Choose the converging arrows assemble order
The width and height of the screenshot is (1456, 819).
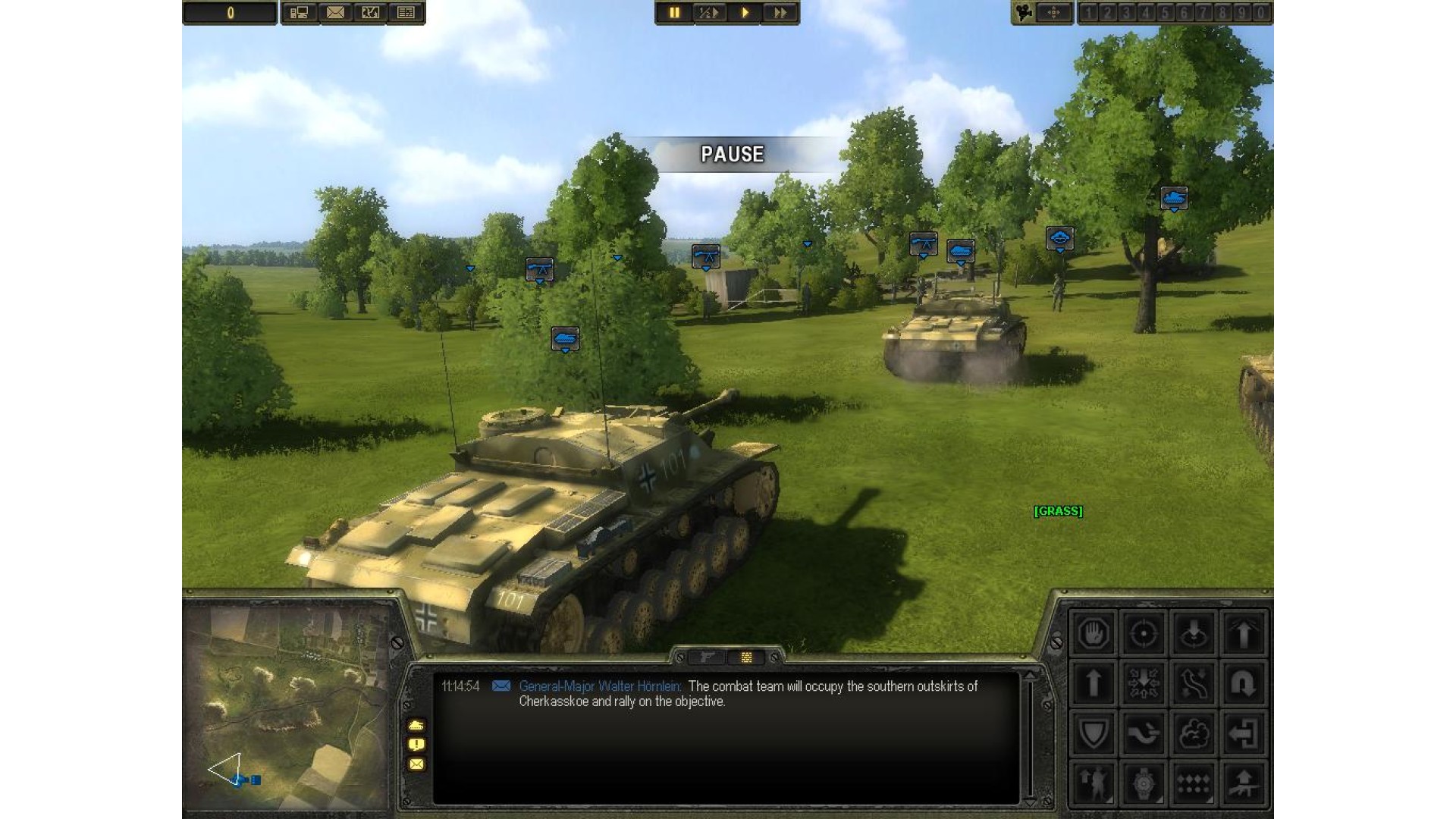point(1143,683)
